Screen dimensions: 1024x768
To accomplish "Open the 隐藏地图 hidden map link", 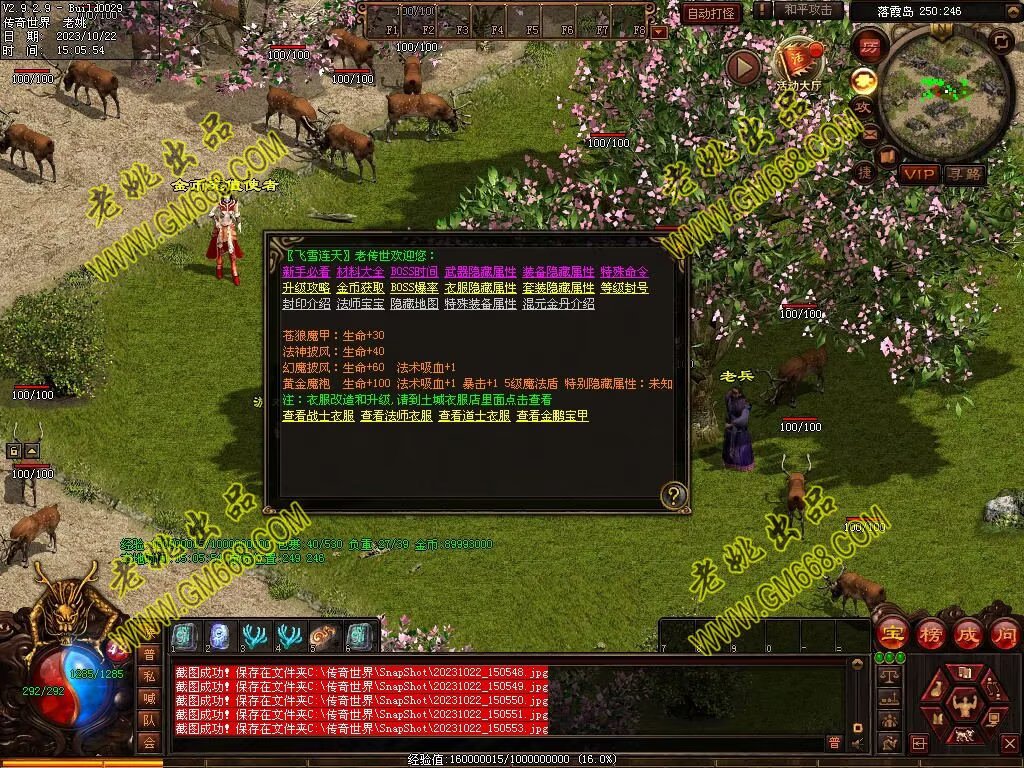I will tap(414, 304).
